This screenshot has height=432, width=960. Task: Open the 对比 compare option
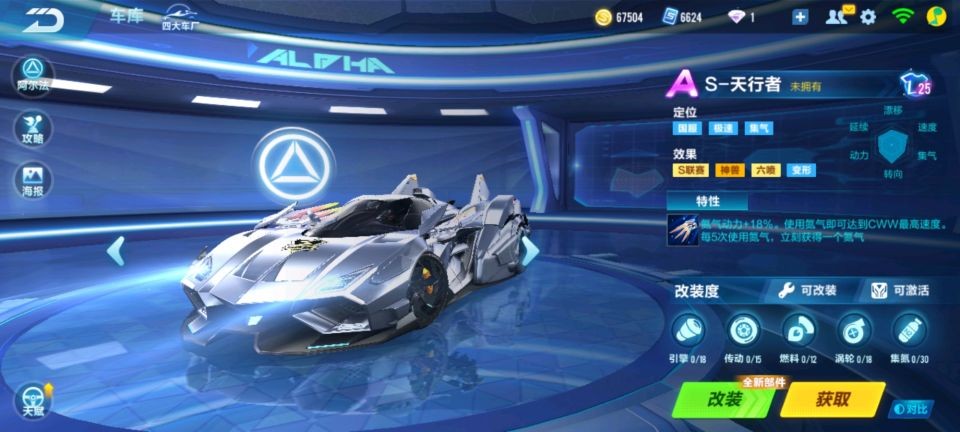pyautogui.click(x=912, y=408)
